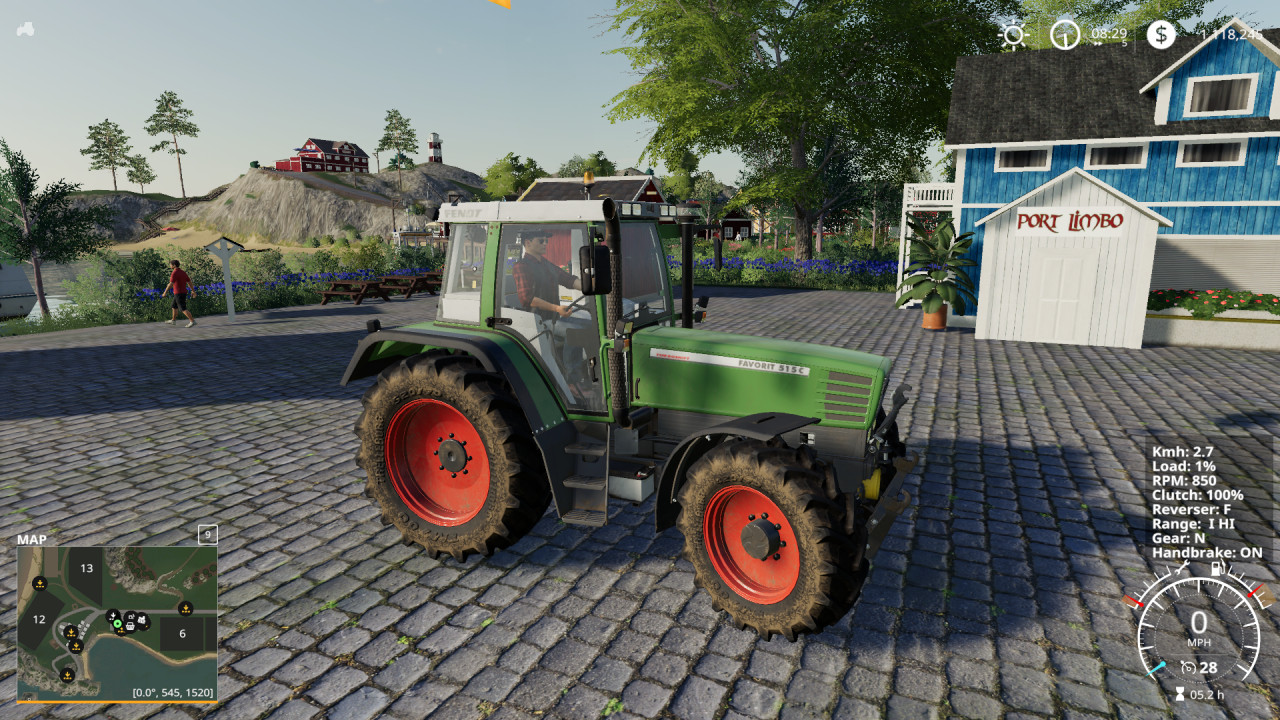Click the fuel pump icon on the speedometer

tap(1217, 569)
